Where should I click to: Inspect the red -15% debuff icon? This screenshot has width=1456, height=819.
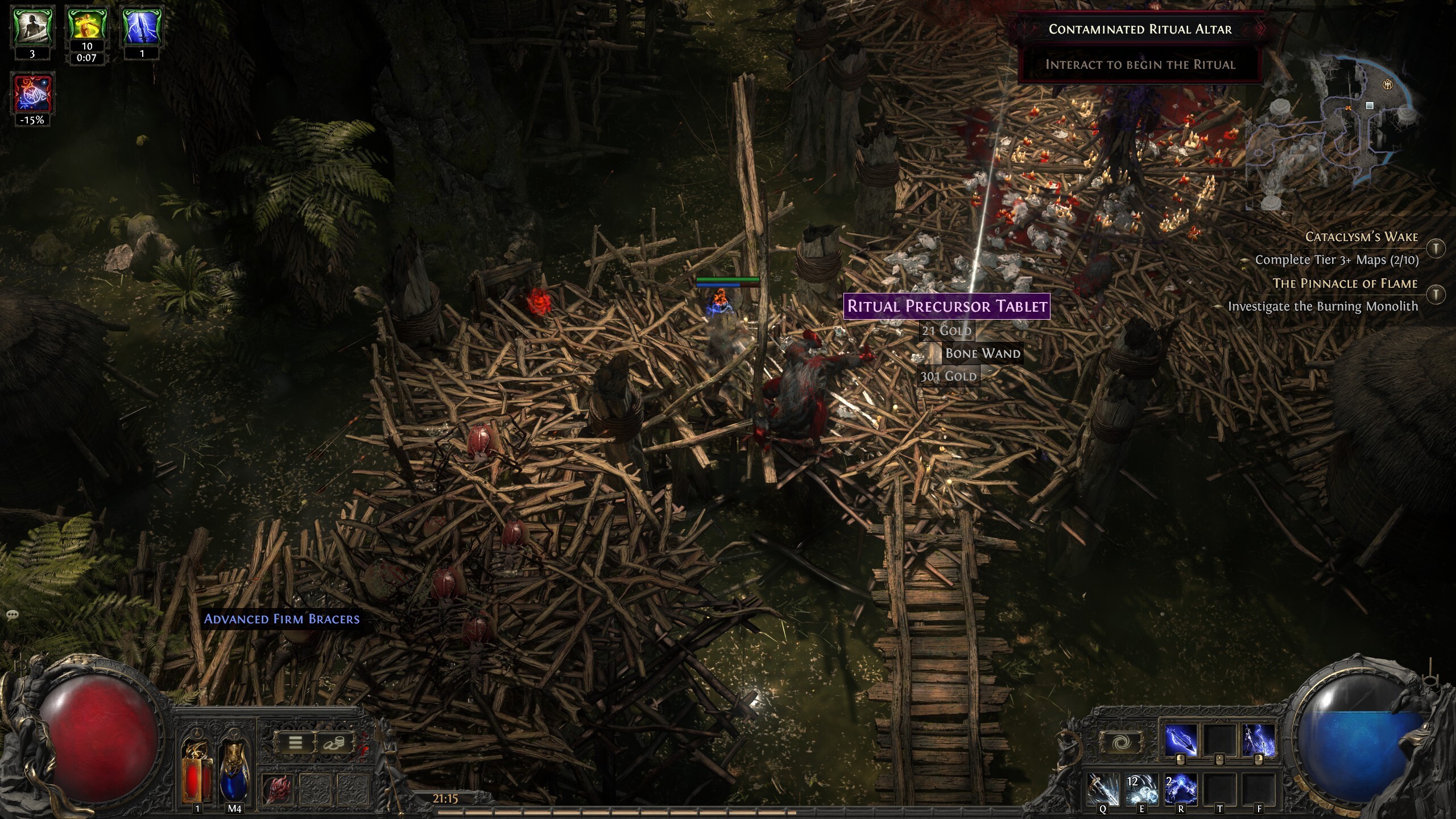(32, 93)
